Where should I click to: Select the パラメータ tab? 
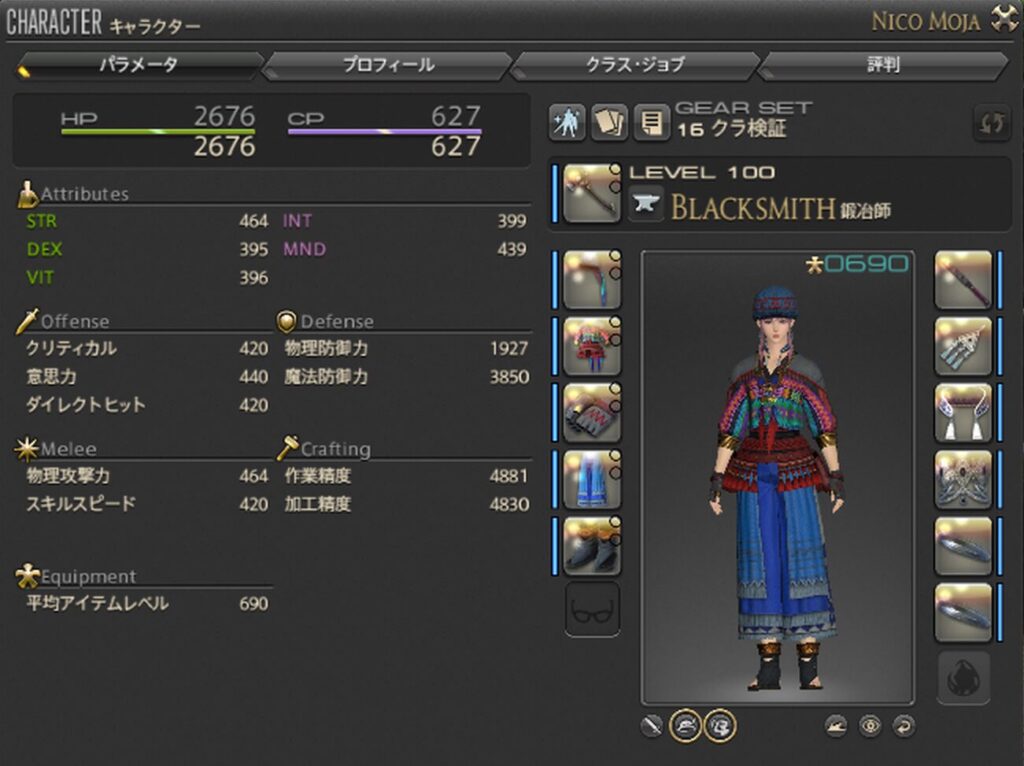coord(139,66)
